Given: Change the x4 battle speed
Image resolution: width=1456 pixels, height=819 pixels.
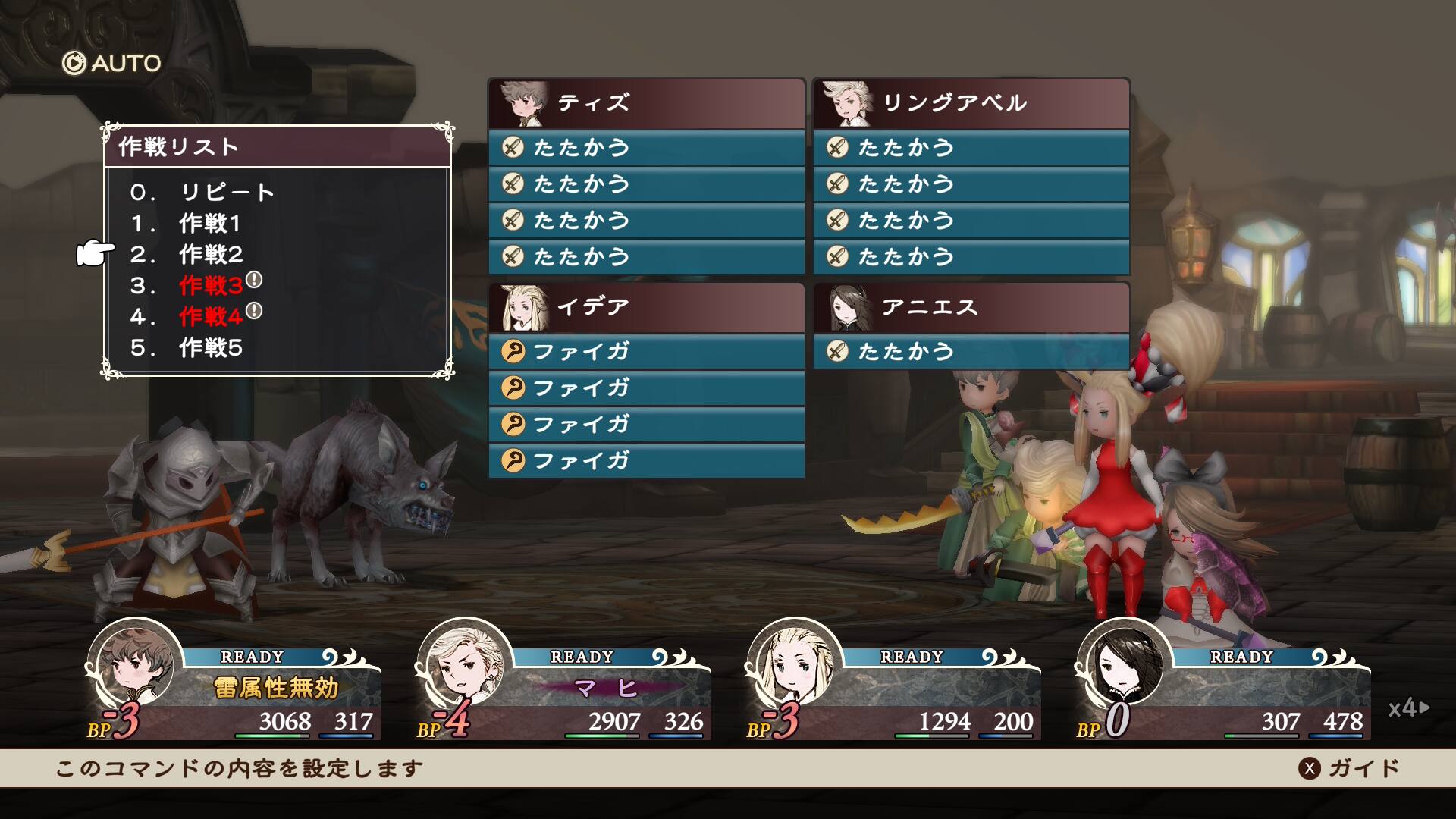Looking at the screenshot, I should 1408,708.
